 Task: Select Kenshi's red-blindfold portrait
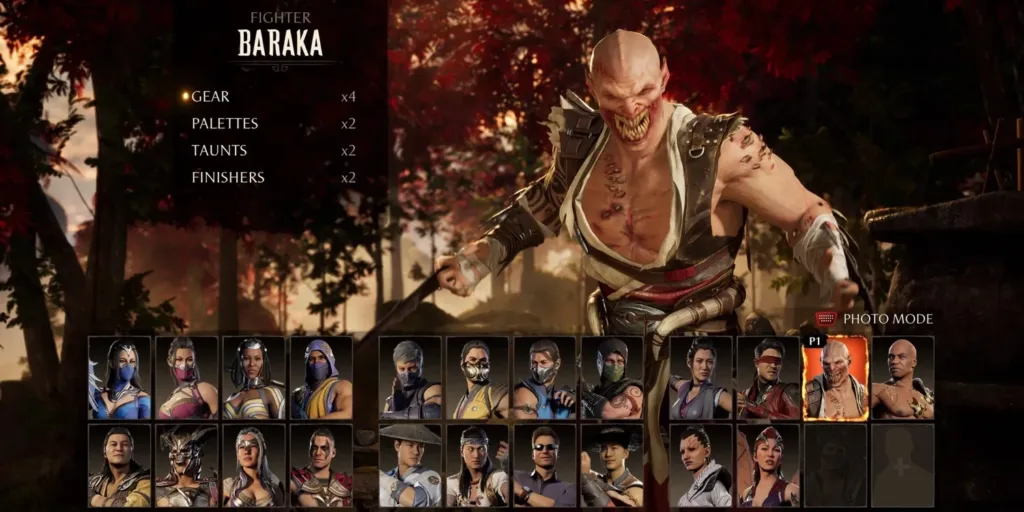pyautogui.click(x=767, y=378)
